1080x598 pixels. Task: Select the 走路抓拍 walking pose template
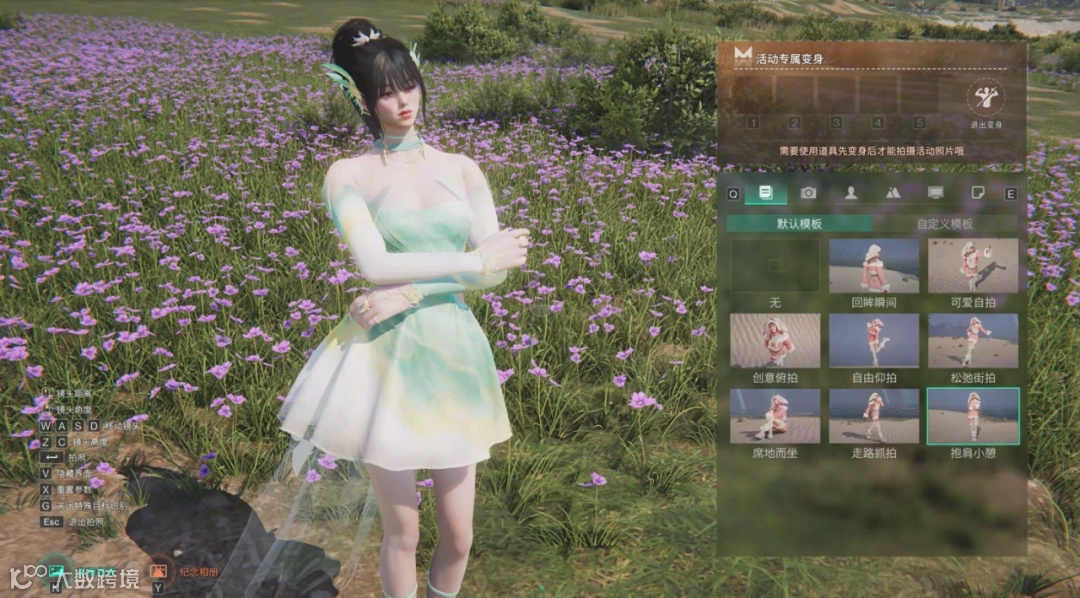873,416
